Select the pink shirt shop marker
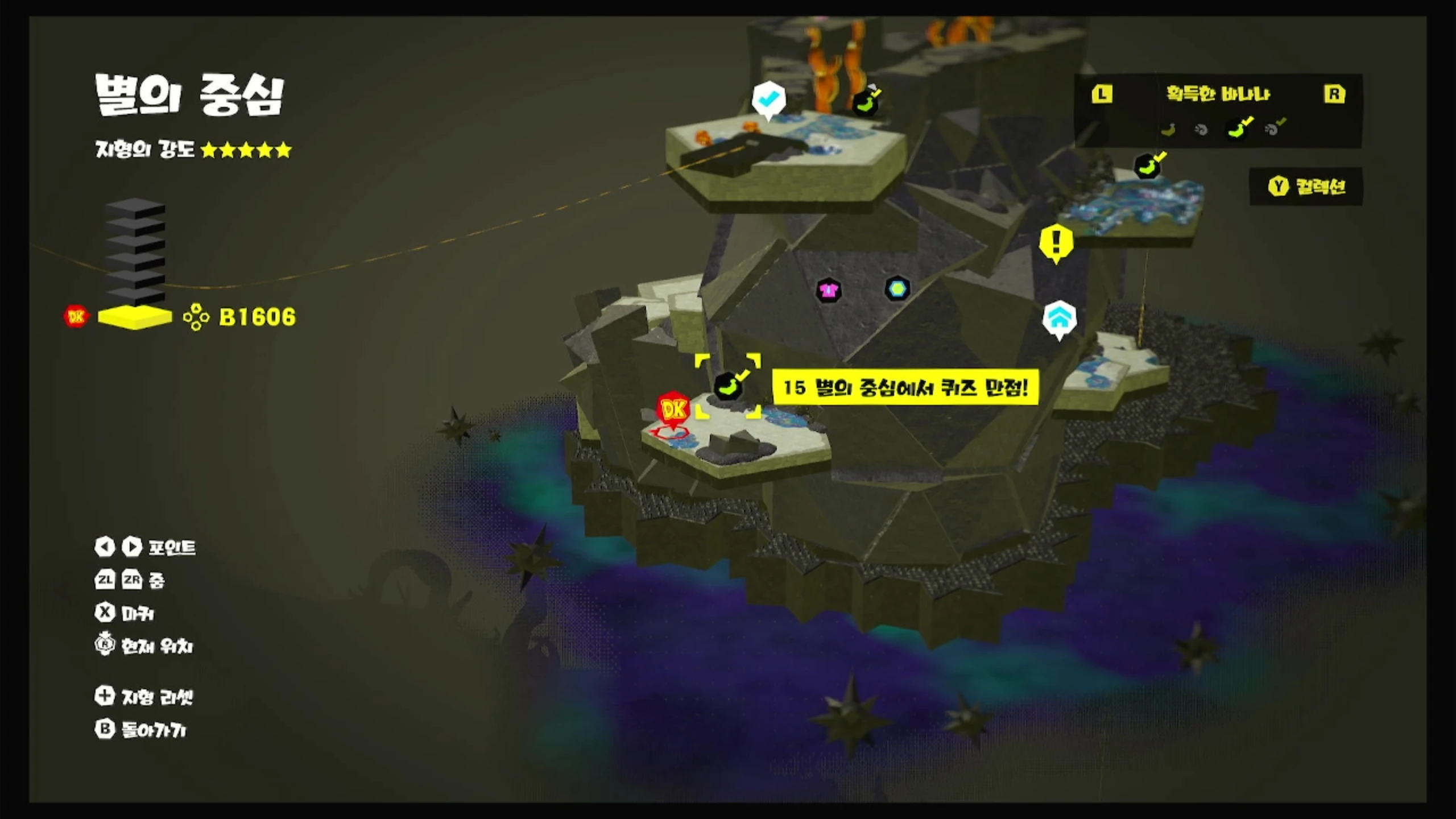This screenshot has width=1456, height=819. coord(829,291)
